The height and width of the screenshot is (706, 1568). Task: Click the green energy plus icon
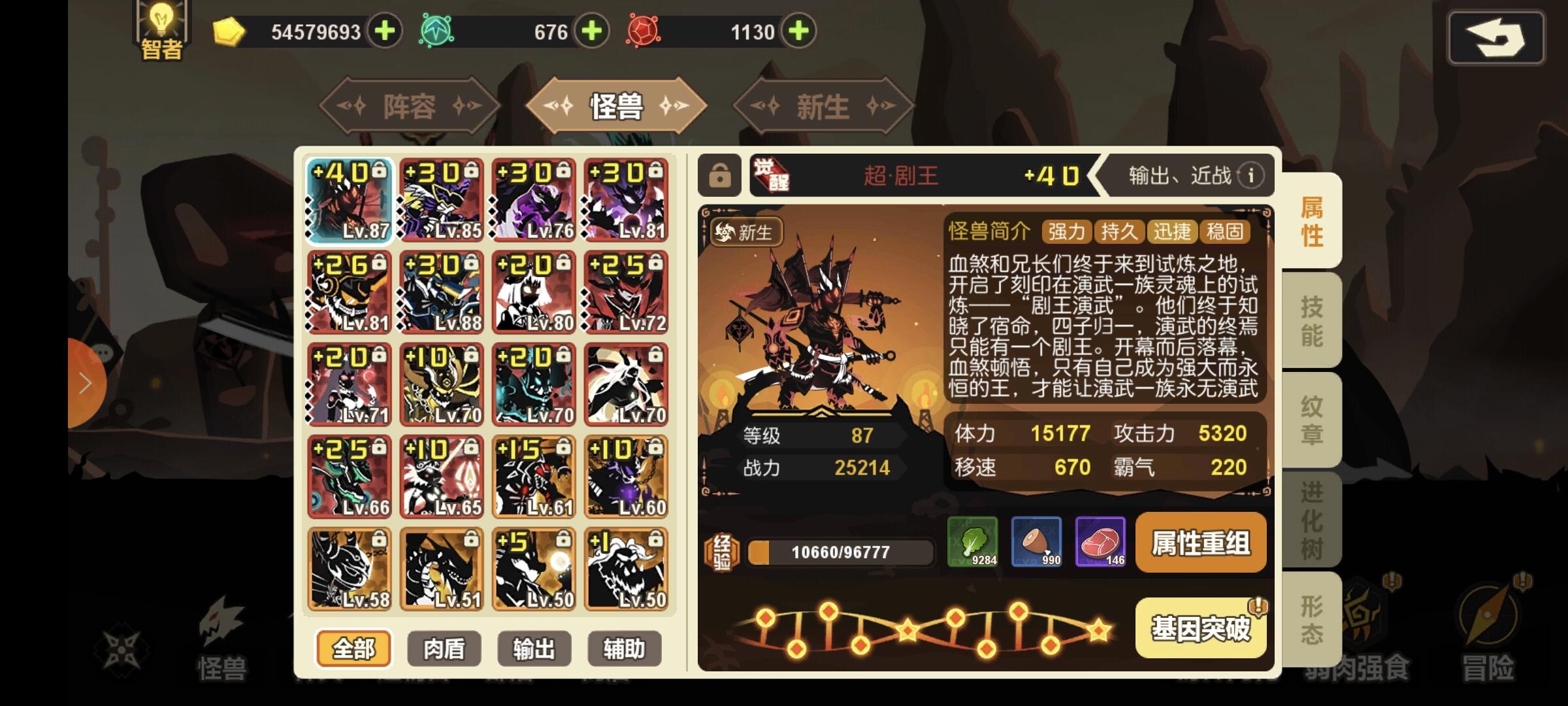593,30
